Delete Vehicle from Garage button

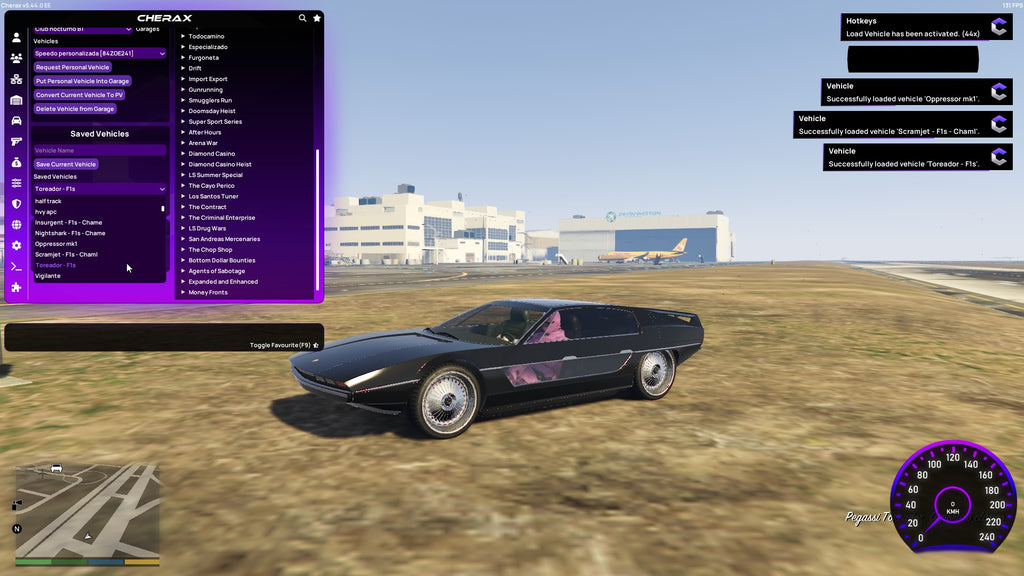click(75, 109)
